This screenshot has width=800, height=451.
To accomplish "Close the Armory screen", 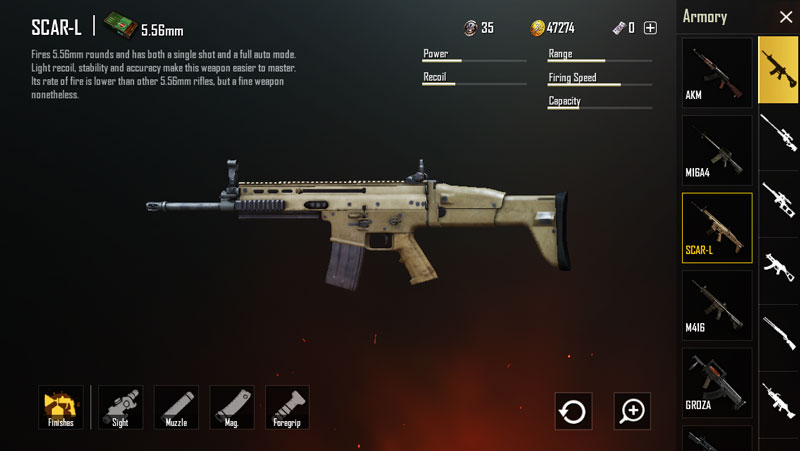I will (x=785, y=17).
